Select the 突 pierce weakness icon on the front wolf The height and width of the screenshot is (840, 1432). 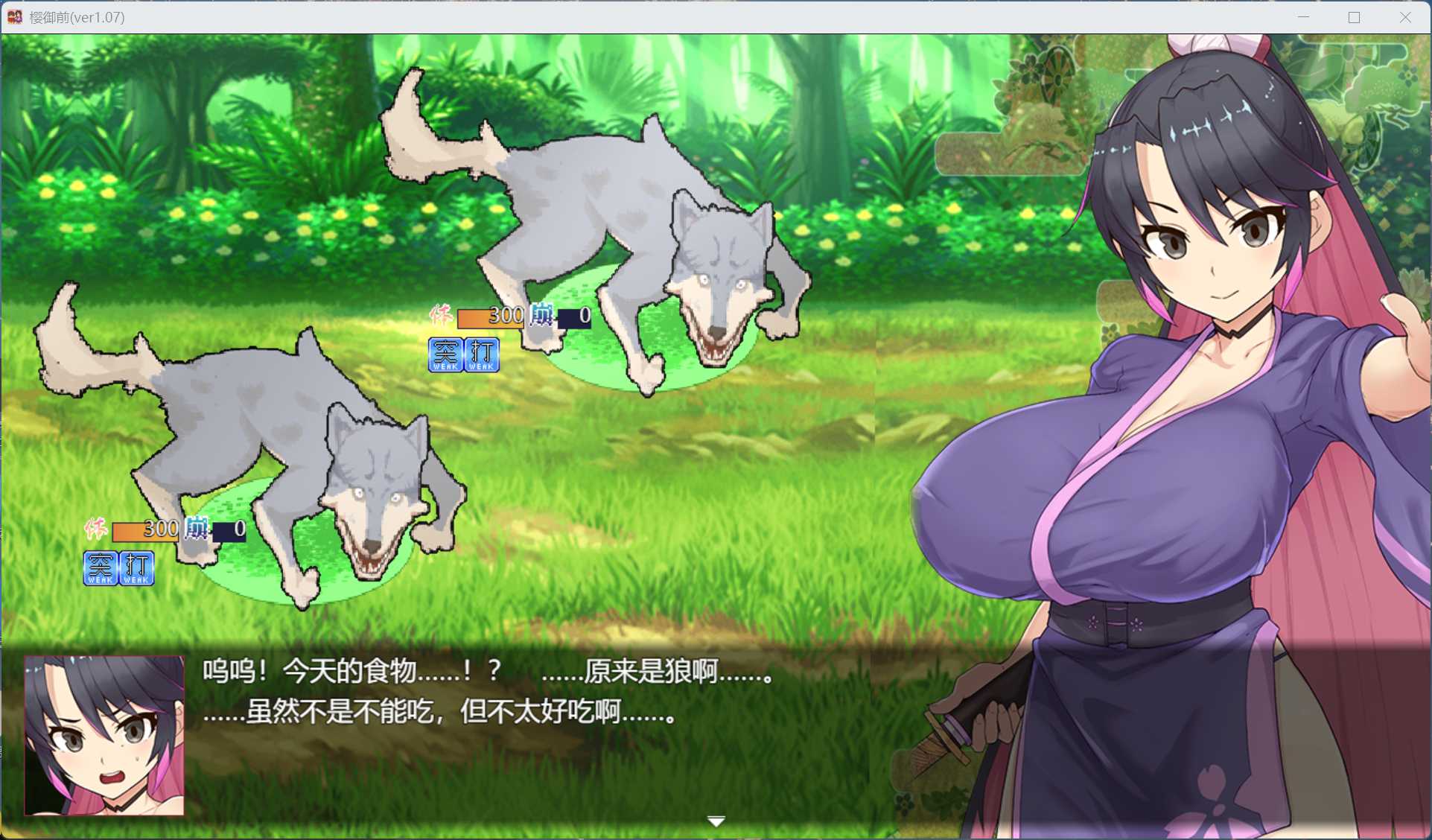click(101, 566)
